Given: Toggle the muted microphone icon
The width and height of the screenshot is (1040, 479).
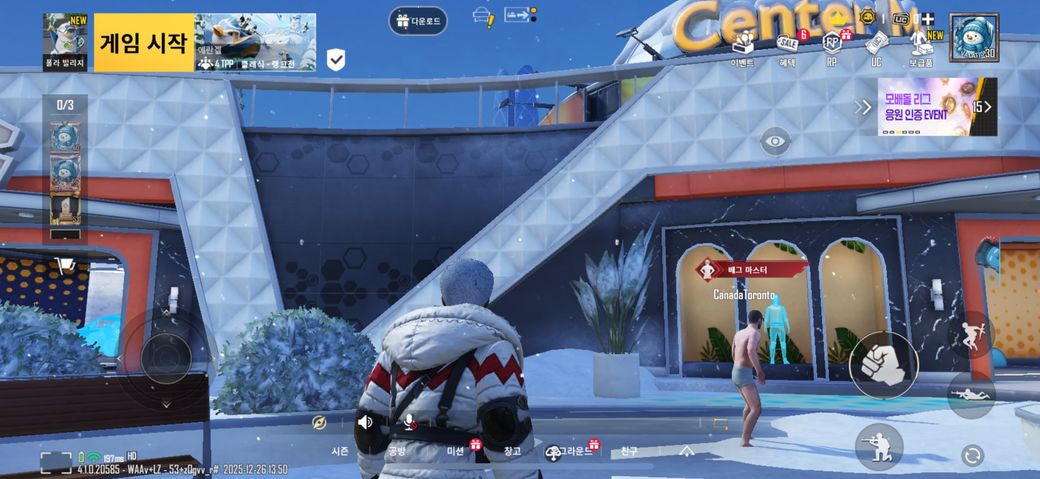Looking at the screenshot, I should tap(409, 422).
